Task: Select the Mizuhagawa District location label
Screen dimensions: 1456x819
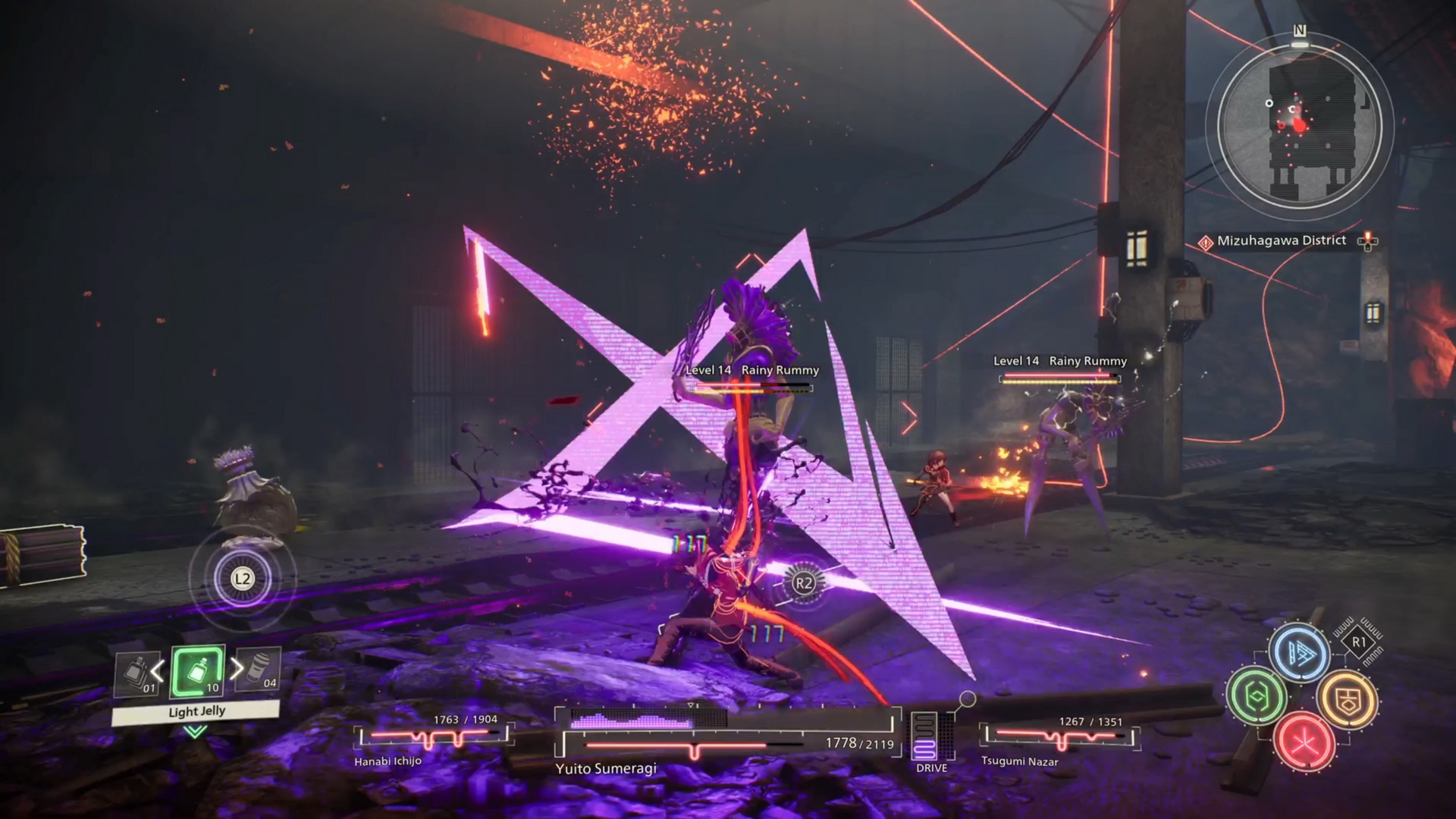Action: (x=1281, y=241)
